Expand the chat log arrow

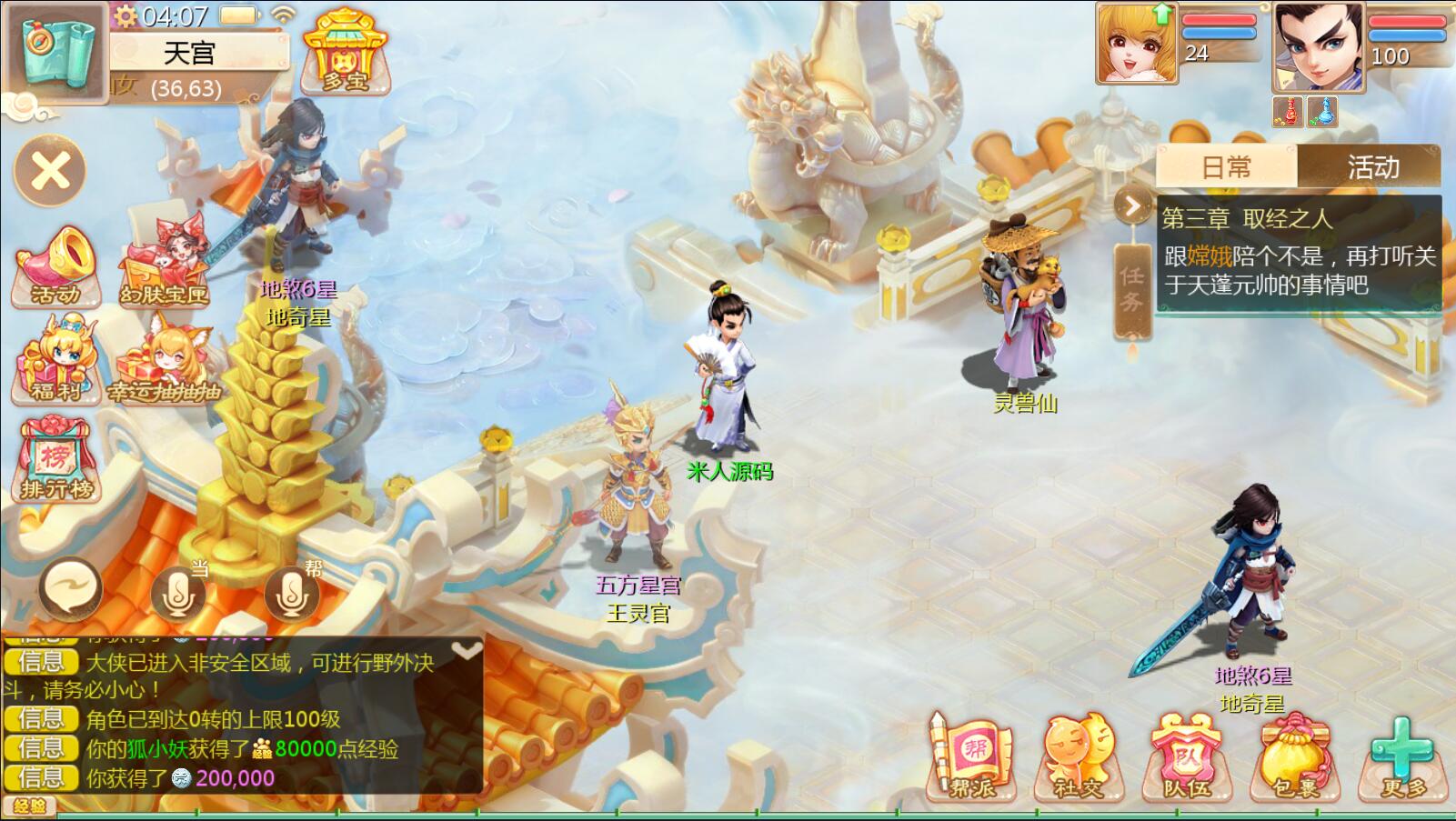467,650
